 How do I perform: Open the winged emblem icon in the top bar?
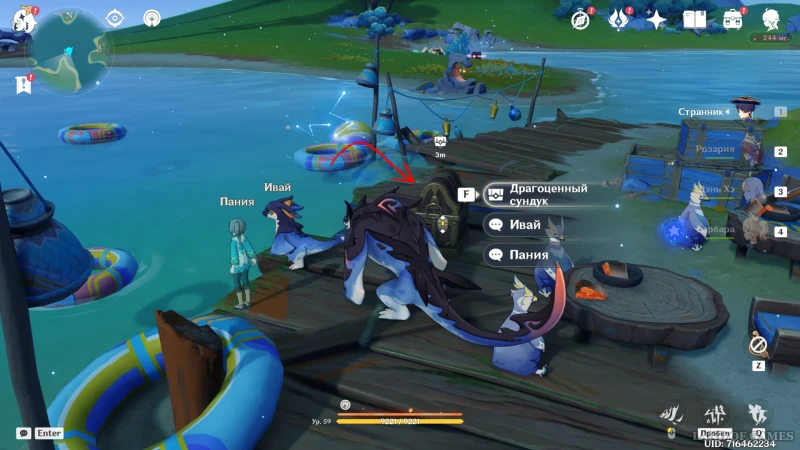[618, 19]
